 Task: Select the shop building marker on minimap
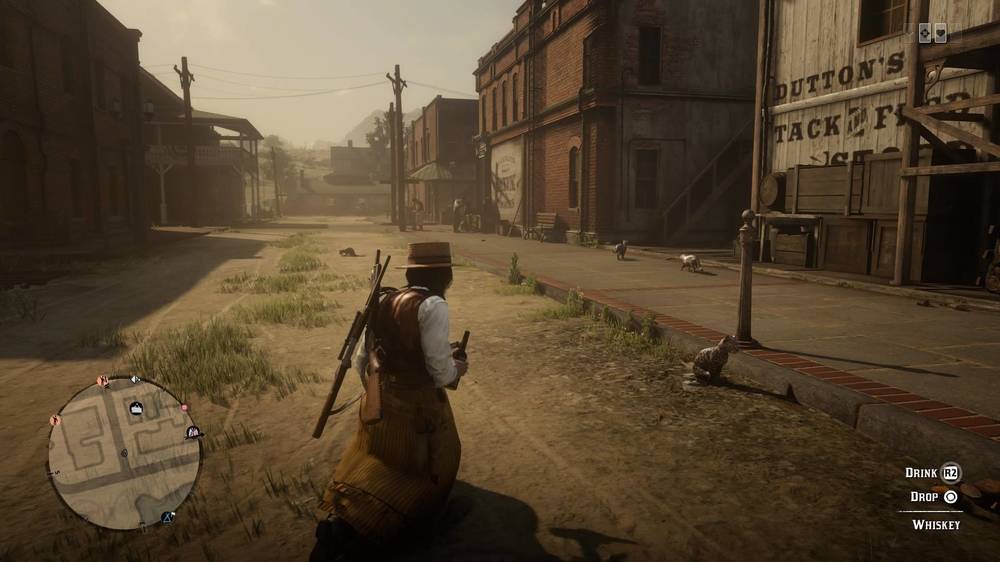pos(136,407)
